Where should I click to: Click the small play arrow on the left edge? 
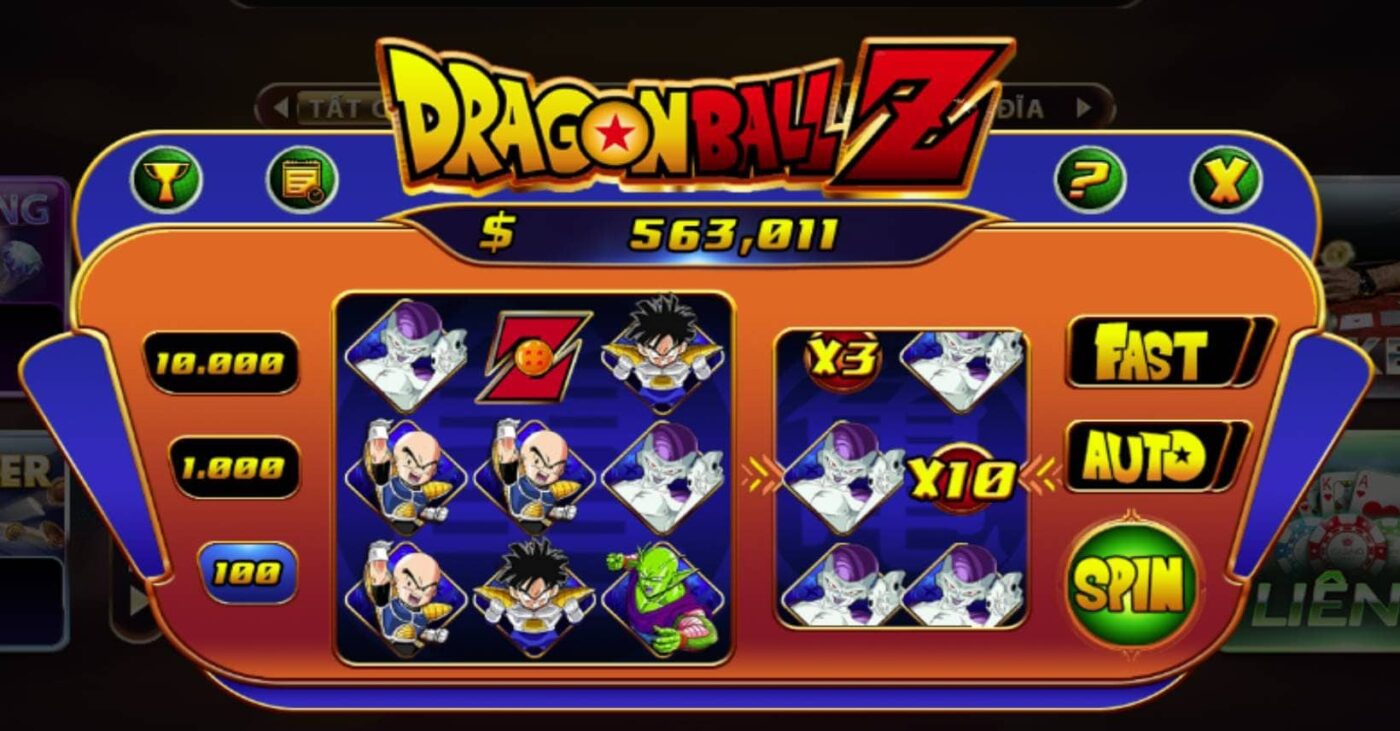point(137,601)
